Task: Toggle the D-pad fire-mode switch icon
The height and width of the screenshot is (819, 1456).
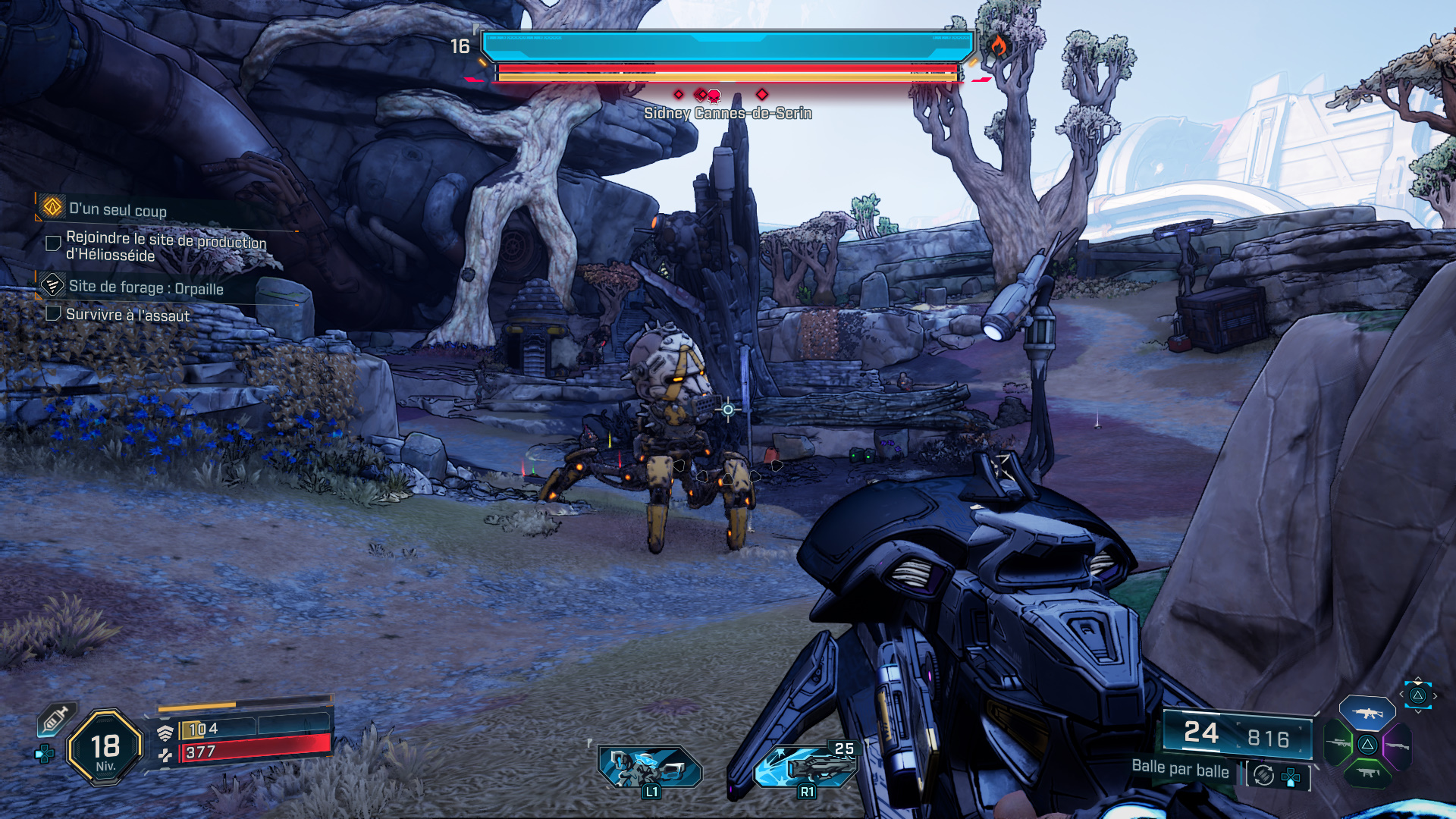Action: [1291, 778]
